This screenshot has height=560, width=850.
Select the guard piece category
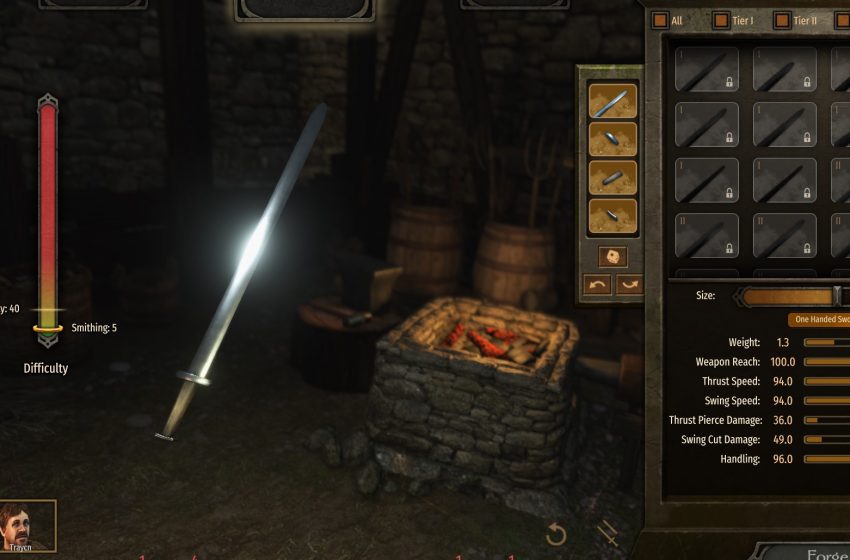[x=613, y=139]
